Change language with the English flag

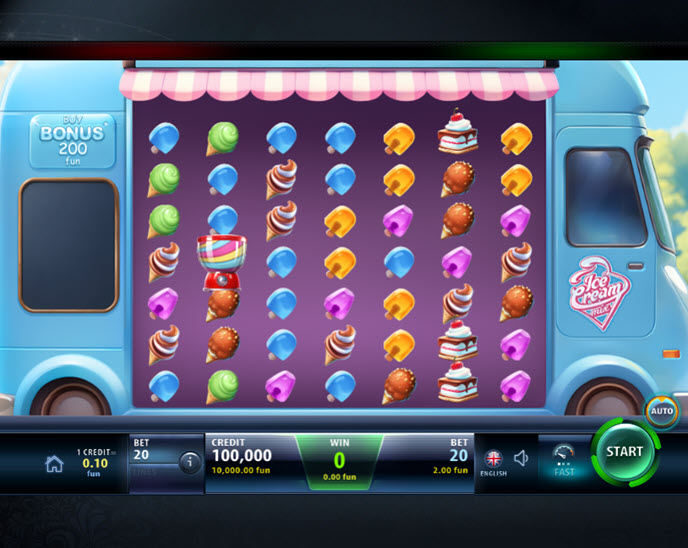[x=493, y=459]
